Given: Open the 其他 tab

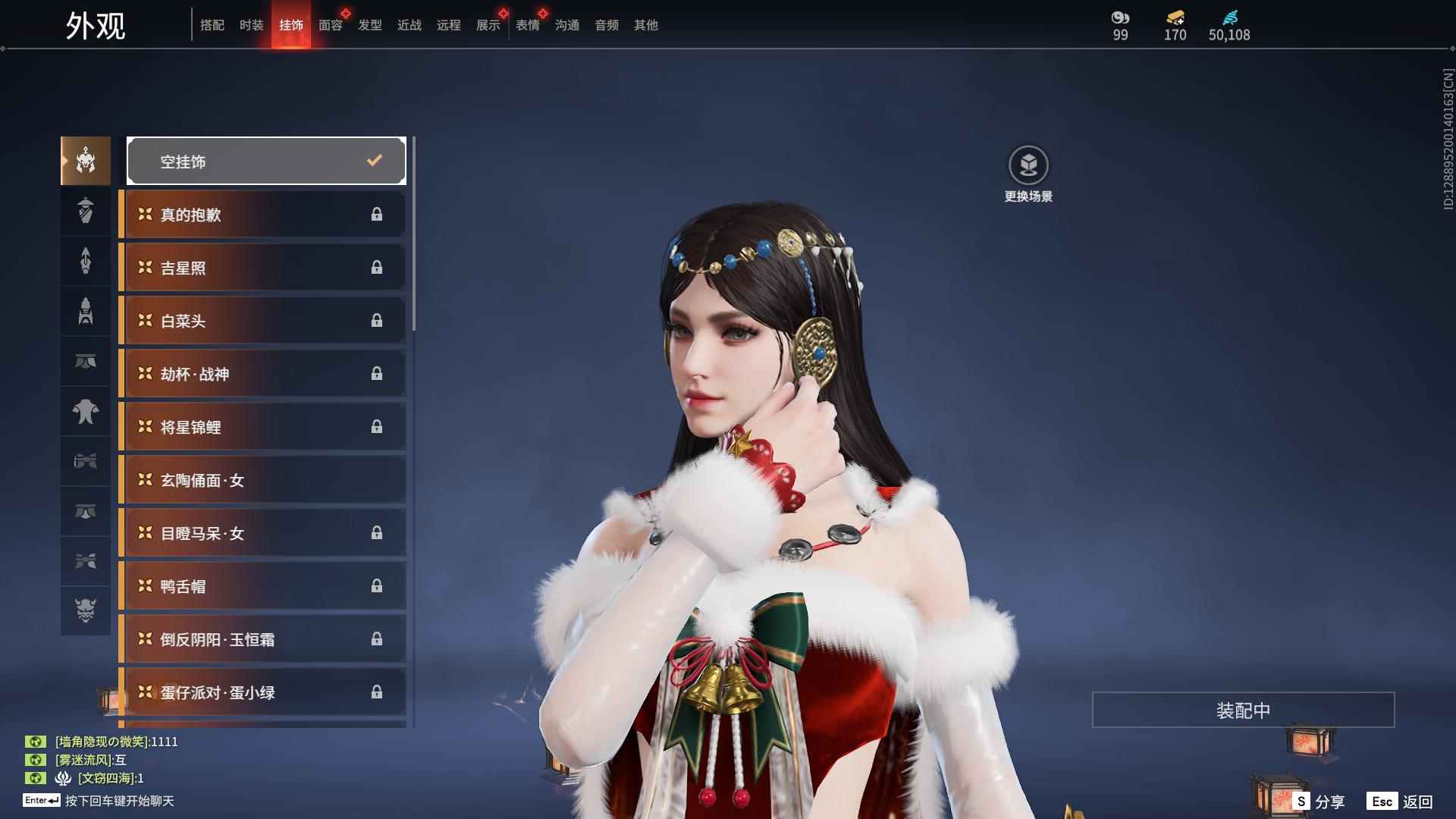Looking at the screenshot, I should click(646, 25).
